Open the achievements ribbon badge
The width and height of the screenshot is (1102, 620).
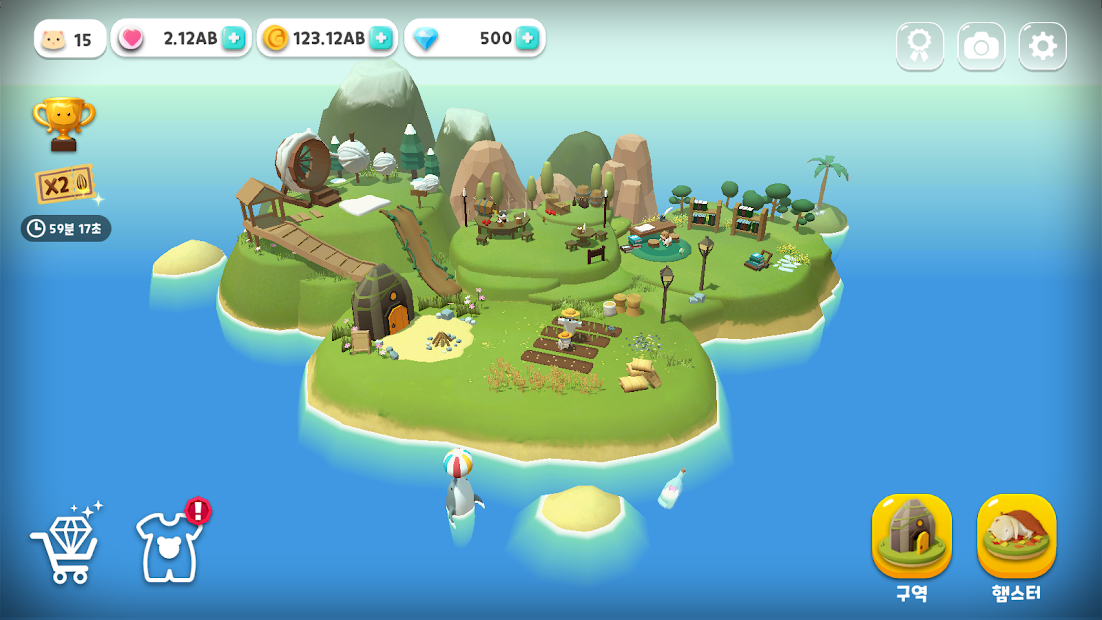coord(920,46)
